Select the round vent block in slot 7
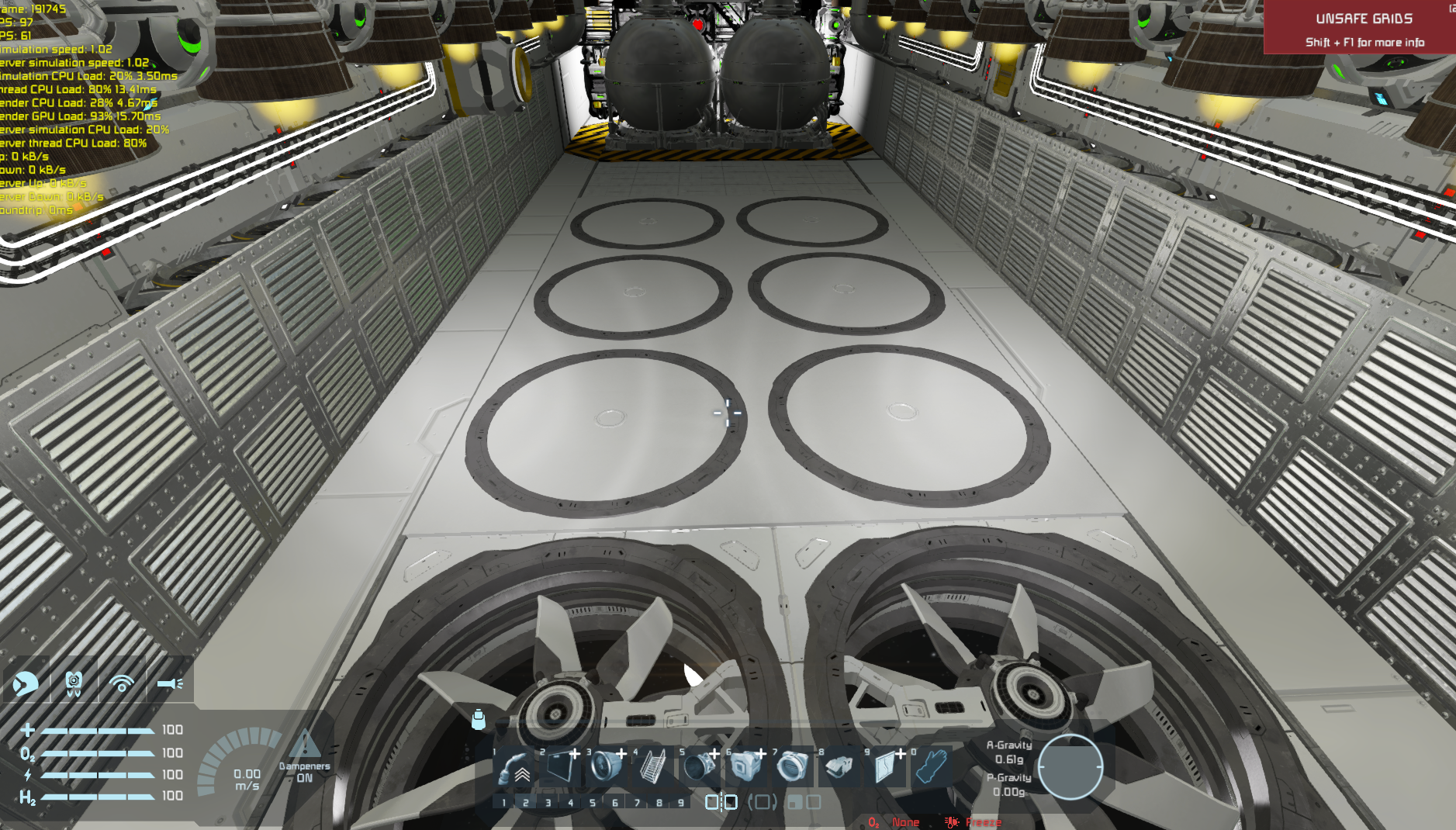1456x830 pixels. (792, 767)
